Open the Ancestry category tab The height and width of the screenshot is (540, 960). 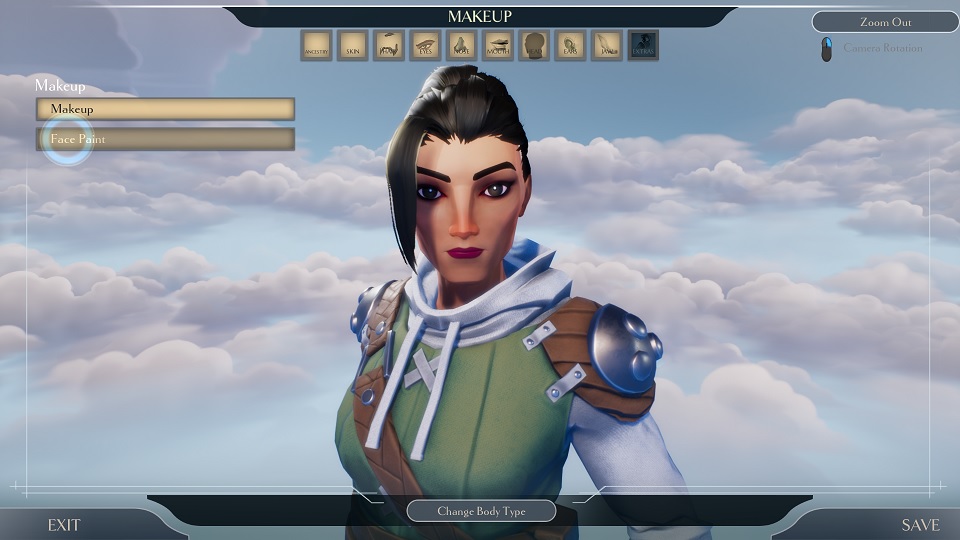[x=316, y=45]
